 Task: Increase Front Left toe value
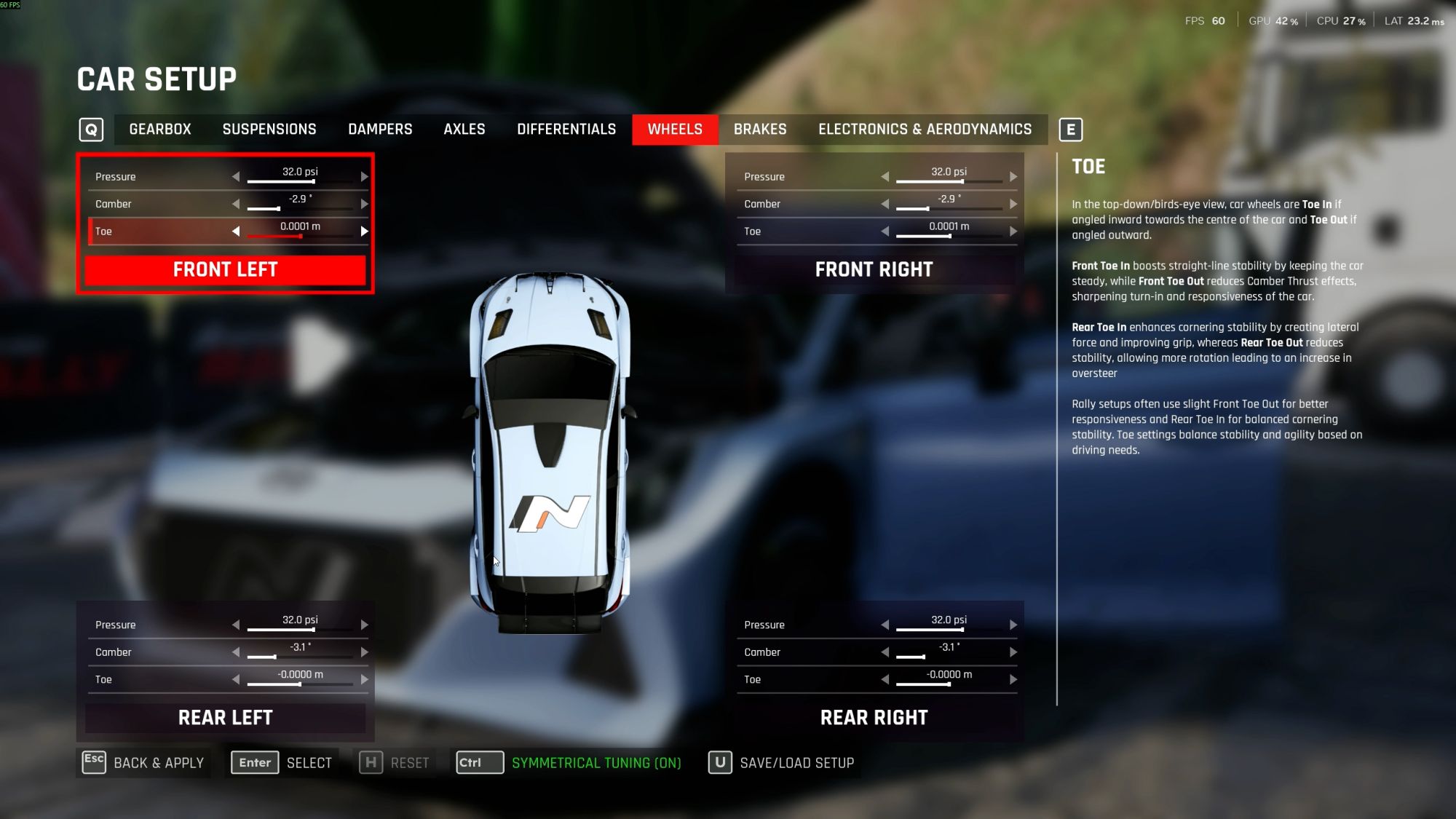[x=364, y=232]
